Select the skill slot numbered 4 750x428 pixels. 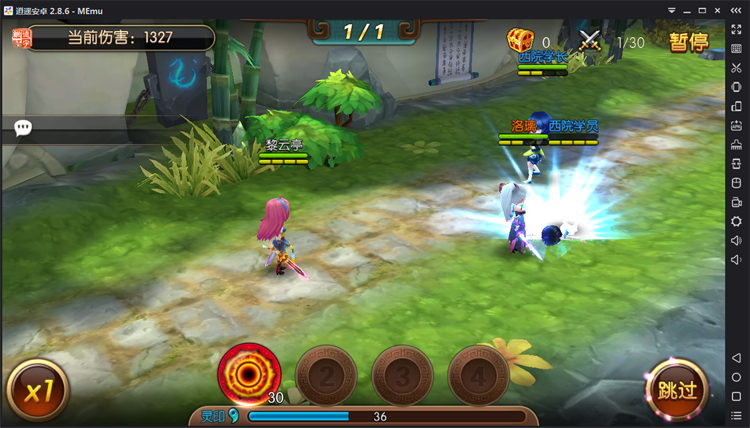click(x=478, y=377)
